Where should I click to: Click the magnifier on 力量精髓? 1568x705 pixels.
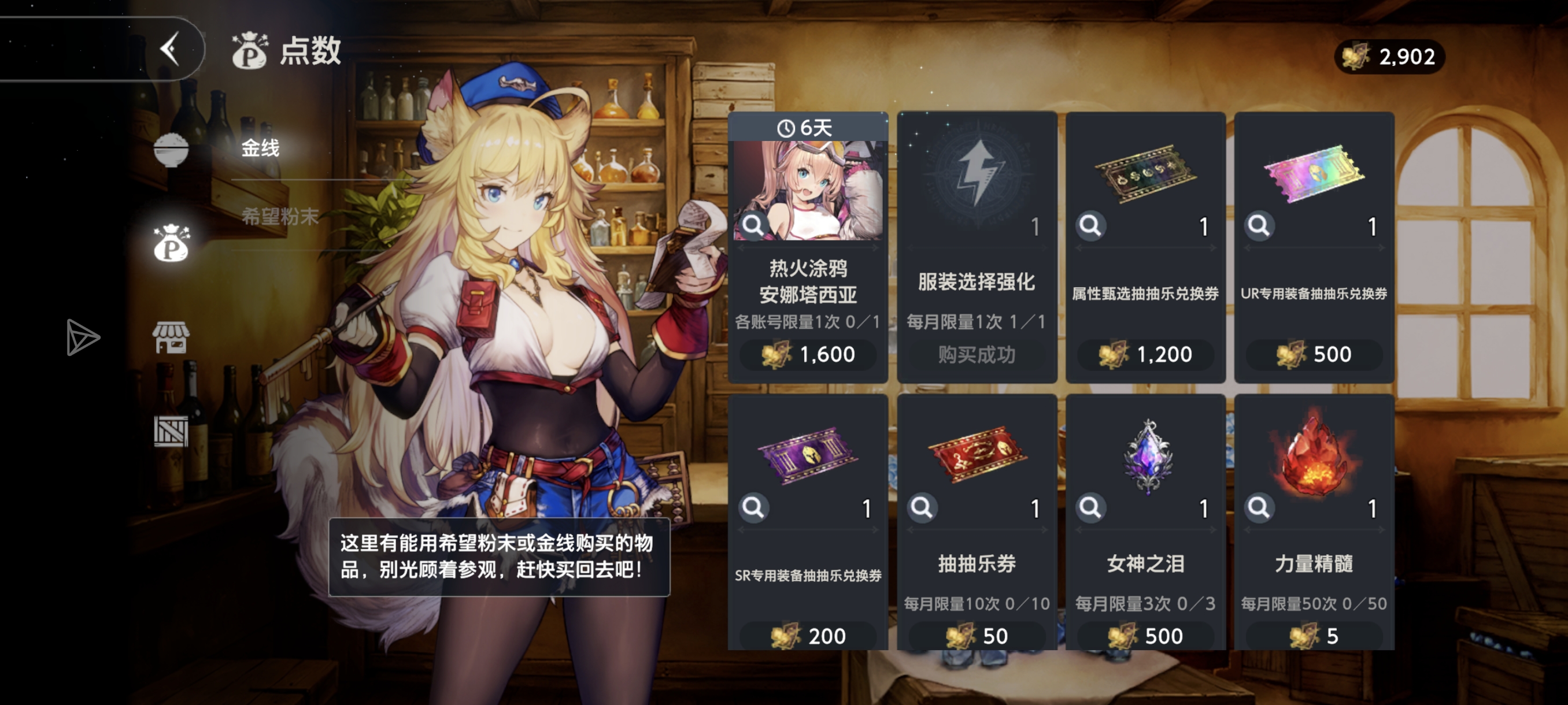pos(1259,509)
